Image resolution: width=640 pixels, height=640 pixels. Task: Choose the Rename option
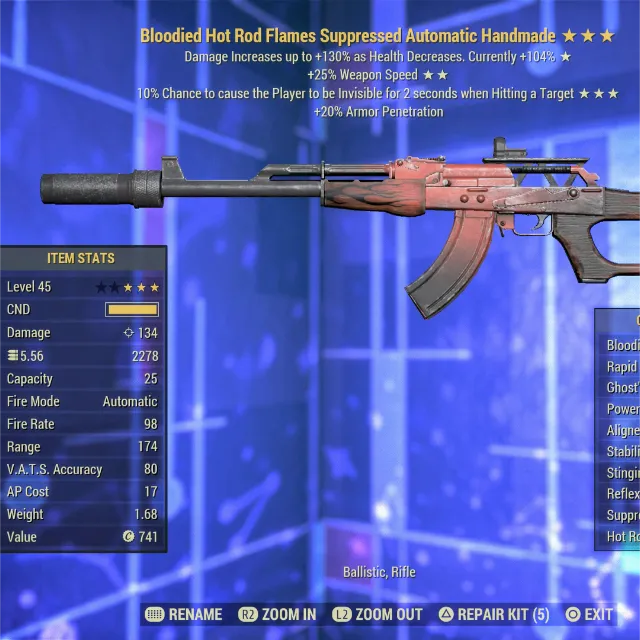tap(184, 614)
